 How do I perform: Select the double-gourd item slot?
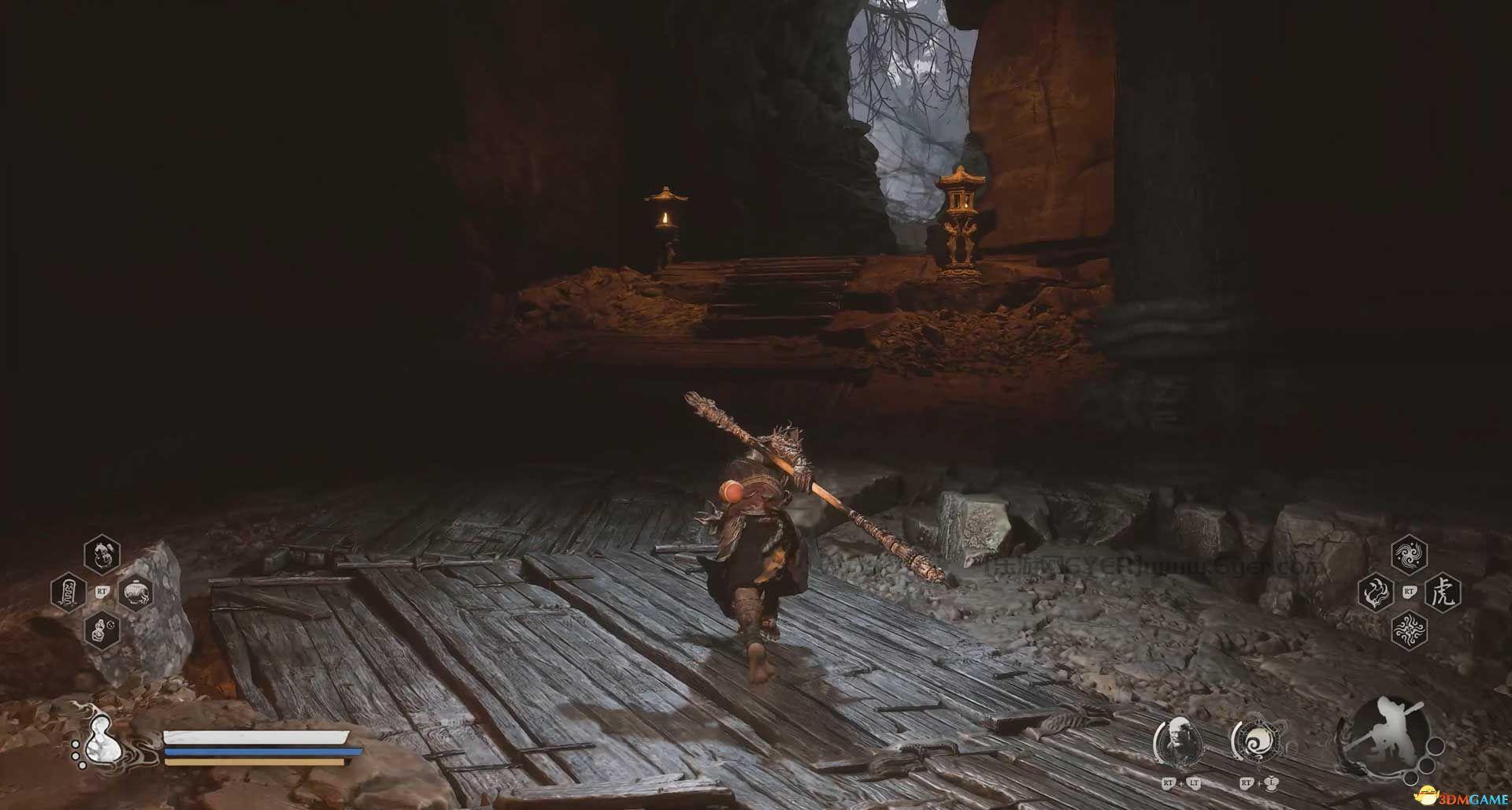(102, 555)
